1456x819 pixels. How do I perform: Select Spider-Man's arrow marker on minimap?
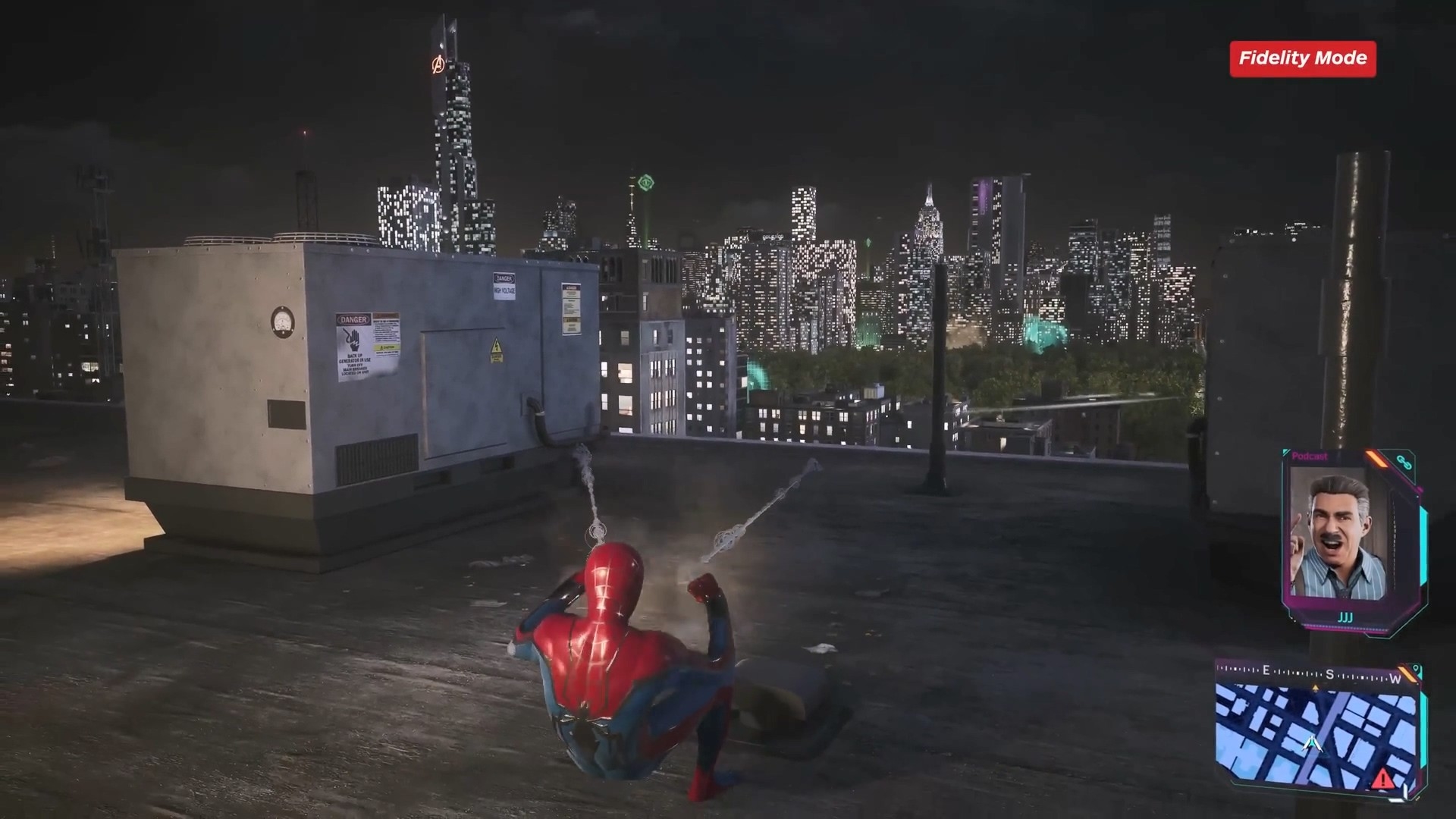click(x=1312, y=744)
